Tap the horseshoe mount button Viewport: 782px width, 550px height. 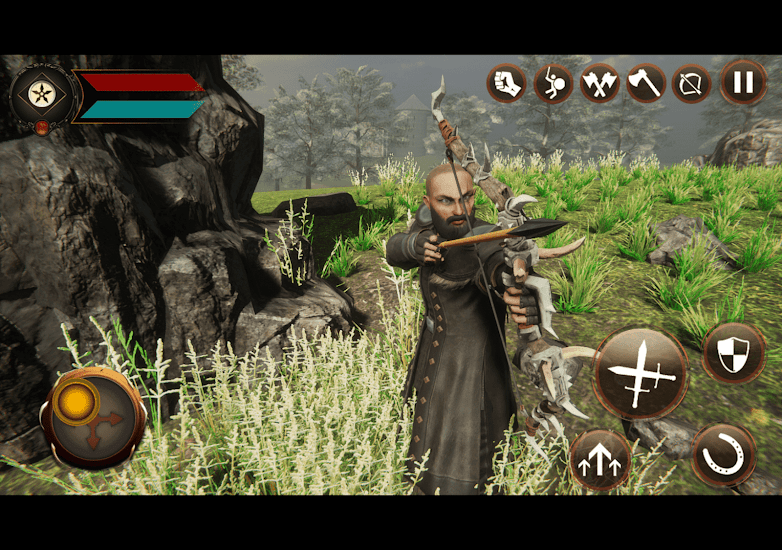pyautogui.click(x=724, y=456)
